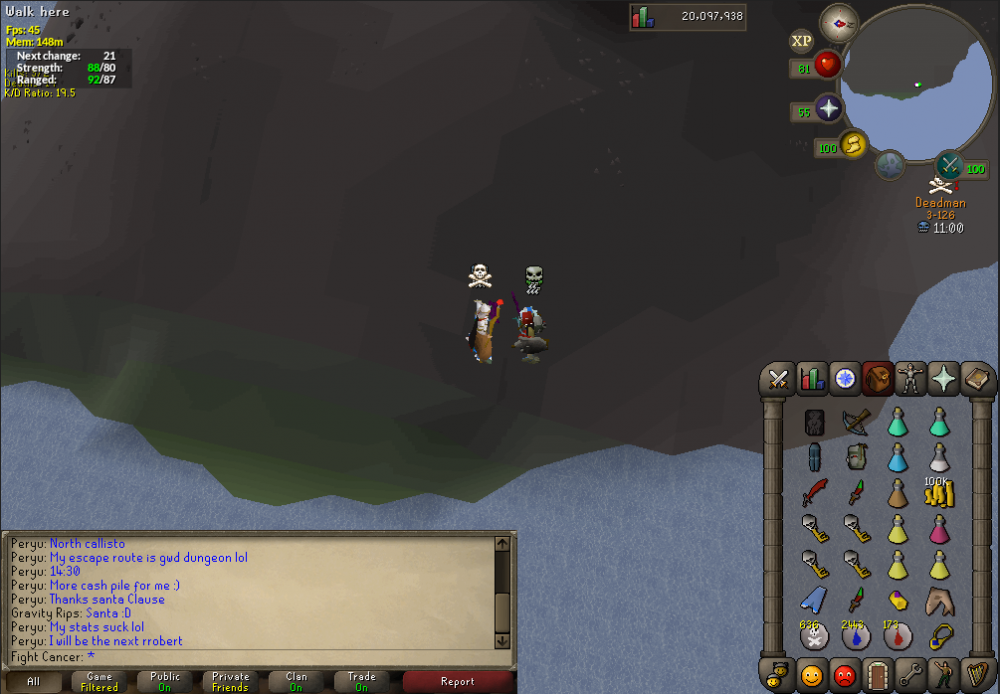
Task: Select the Trade chat filter tab
Action: (361, 681)
